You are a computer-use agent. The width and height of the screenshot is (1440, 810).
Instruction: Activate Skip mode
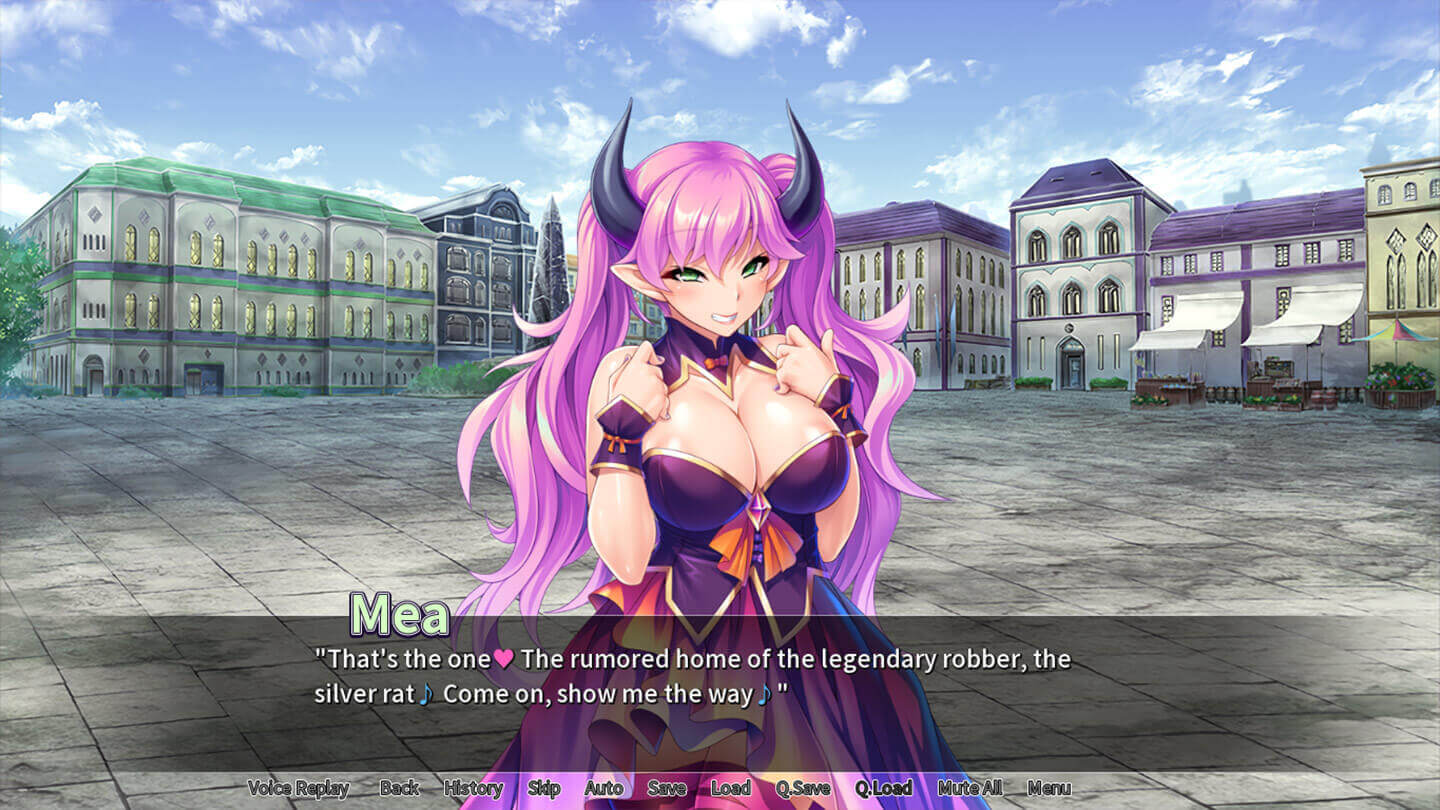point(544,788)
